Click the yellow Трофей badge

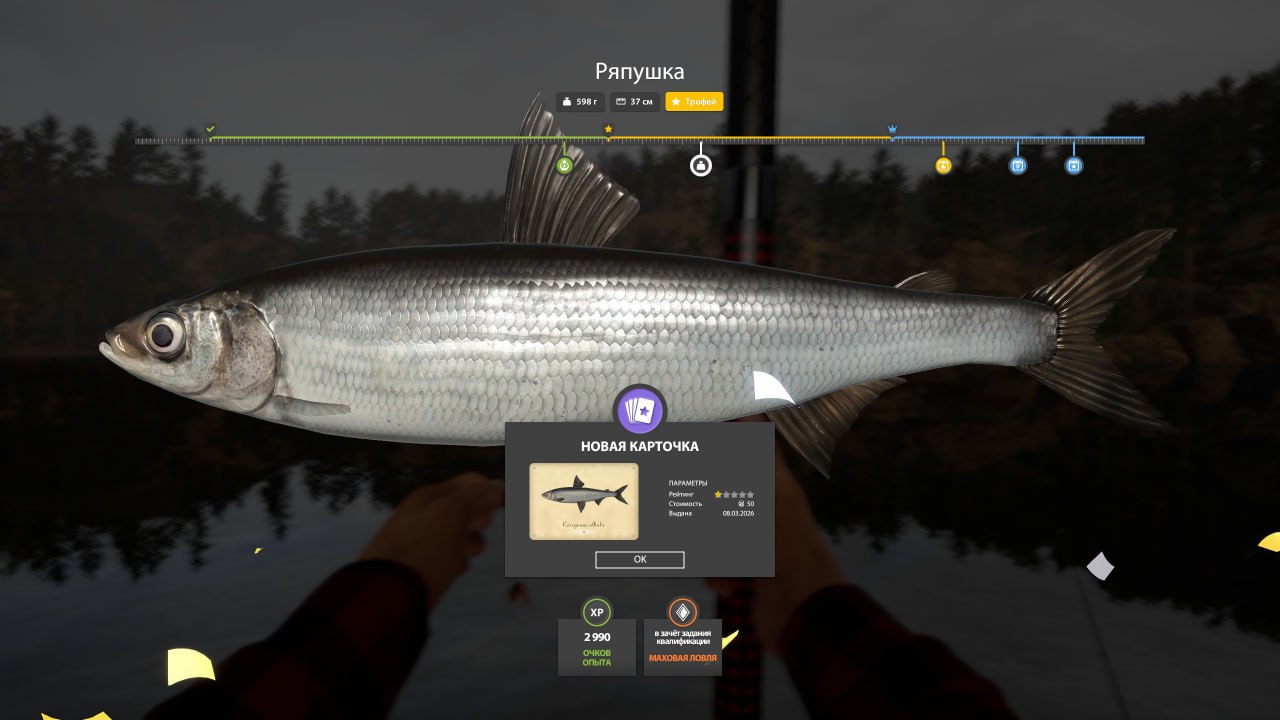(694, 102)
